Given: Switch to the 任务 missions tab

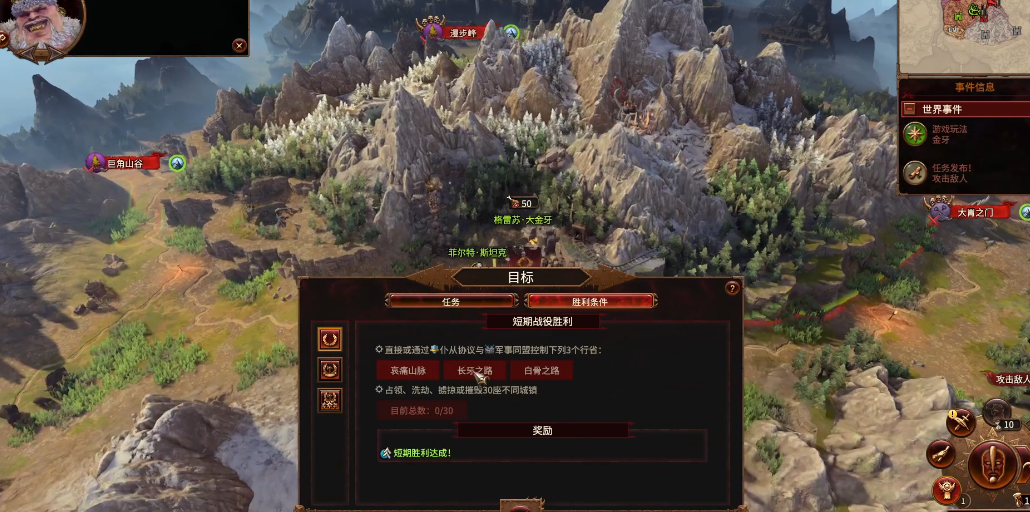Looking at the screenshot, I should [x=451, y=301].
